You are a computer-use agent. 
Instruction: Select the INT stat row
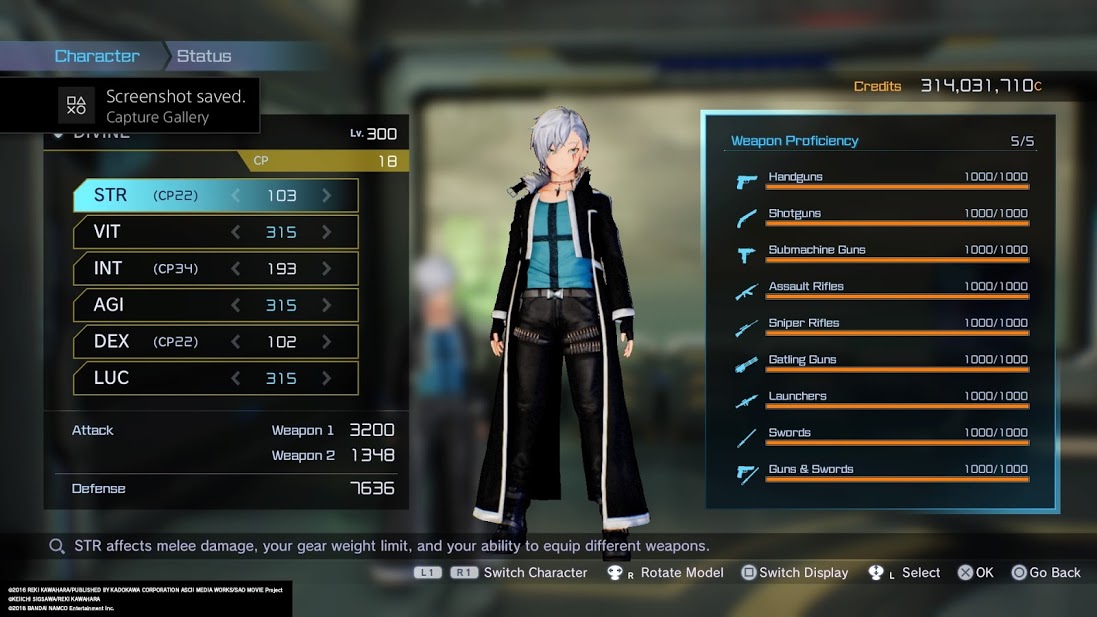pos(215,268)
